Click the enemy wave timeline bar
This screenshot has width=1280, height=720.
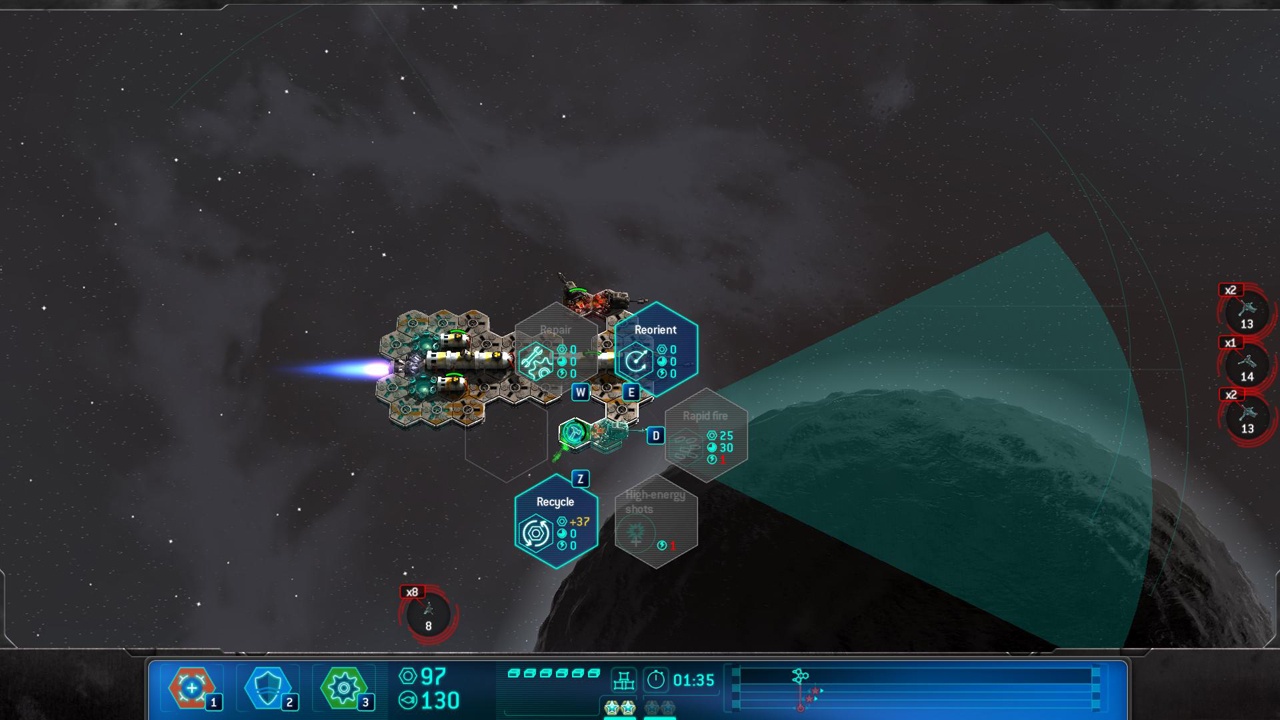pyautogui.click(x=915, y=689)
